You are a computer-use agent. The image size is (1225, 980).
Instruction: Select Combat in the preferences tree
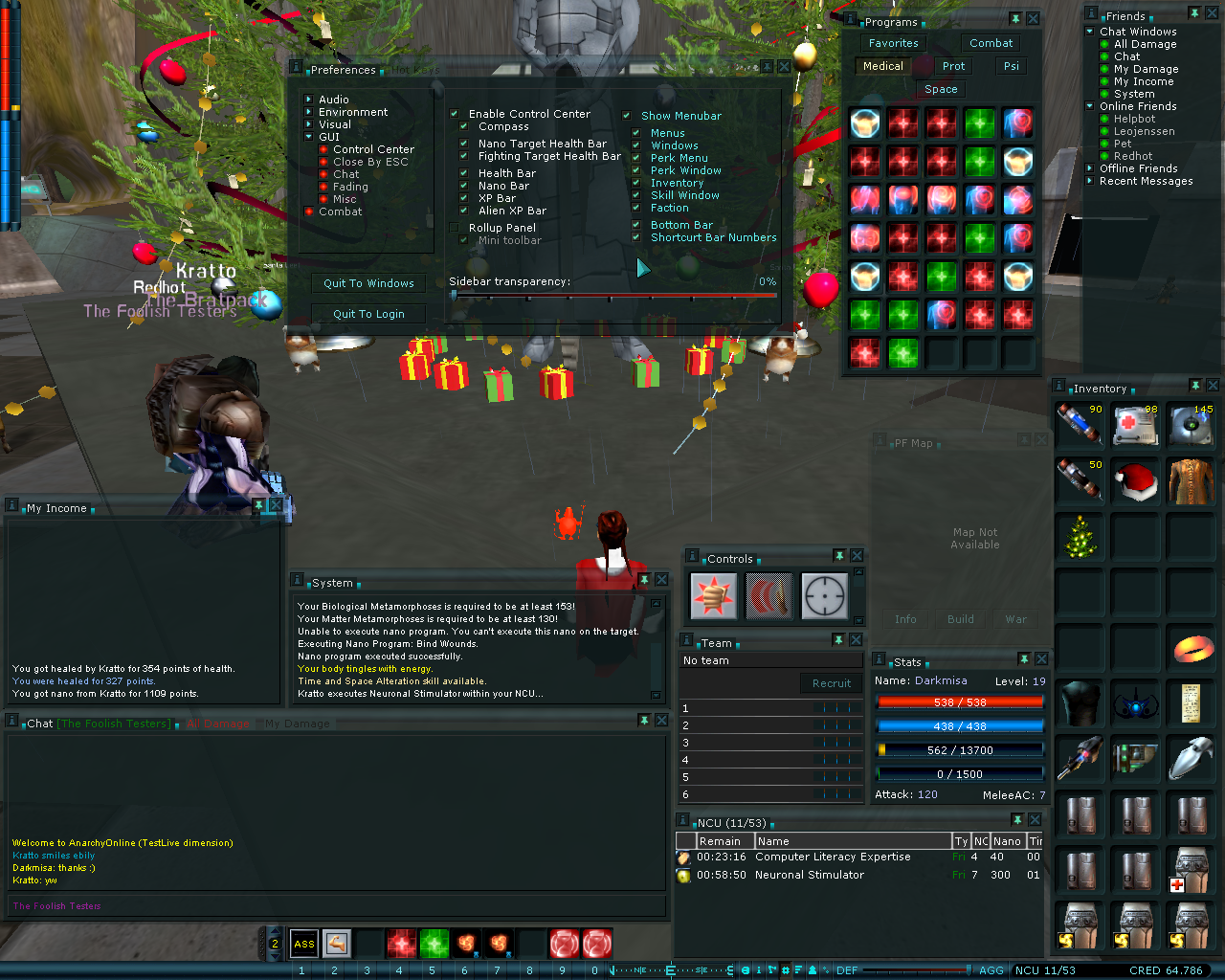click(x=340, y=212)
